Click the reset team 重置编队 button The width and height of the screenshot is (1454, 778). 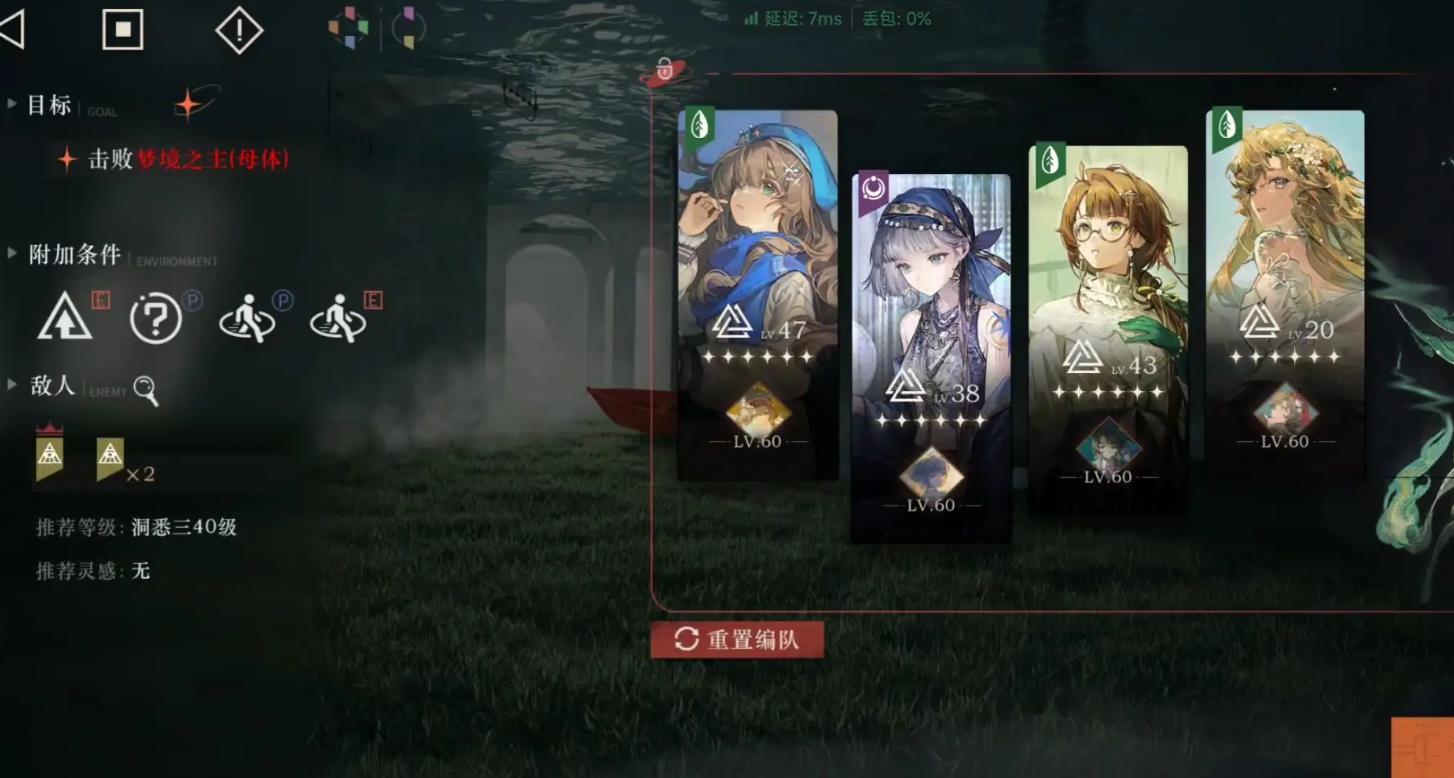tap(737, 640)
